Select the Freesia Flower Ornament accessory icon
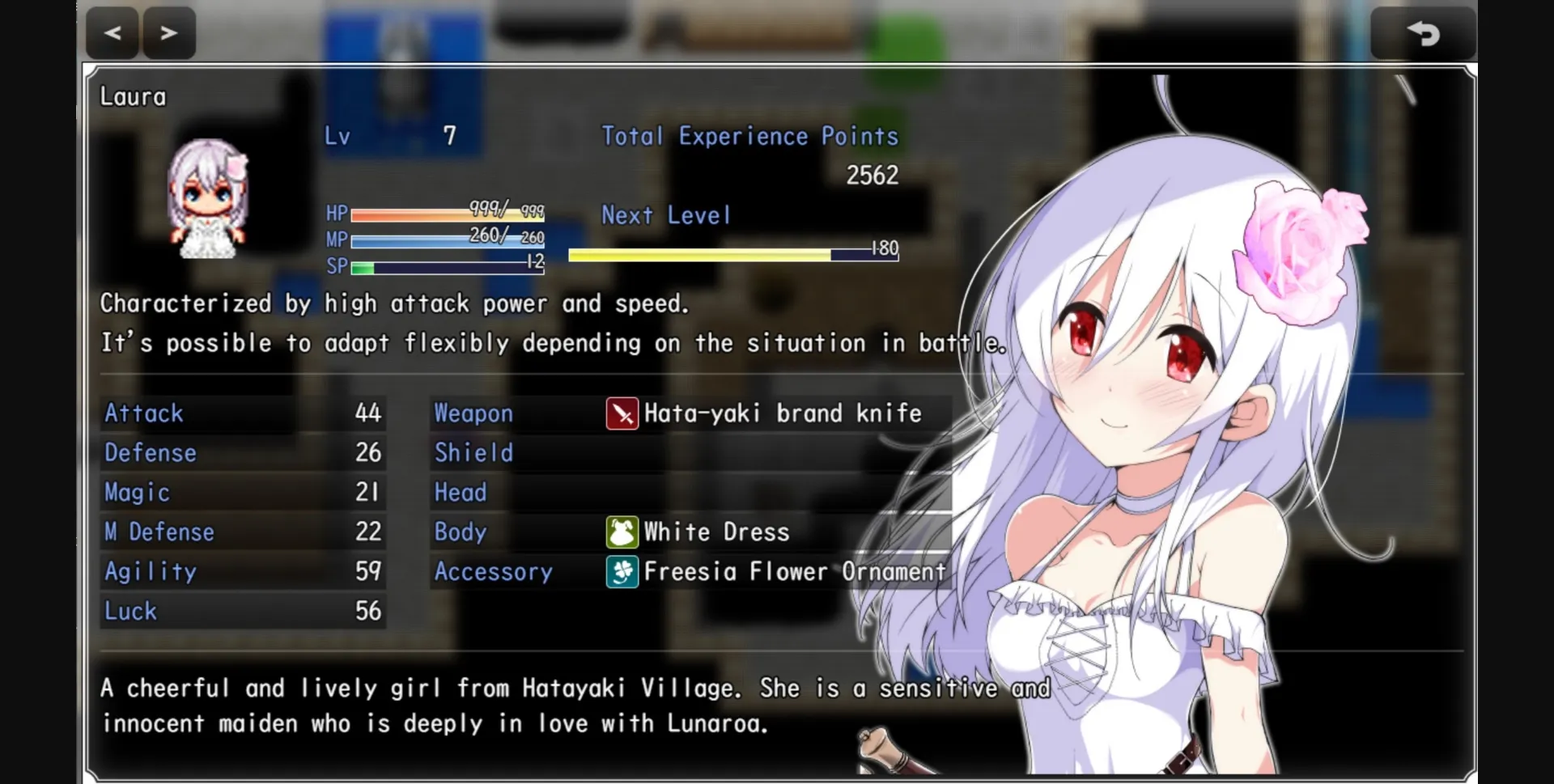Image resolution: width=1554 pixels, height=784 pixels. click(622, 572)
